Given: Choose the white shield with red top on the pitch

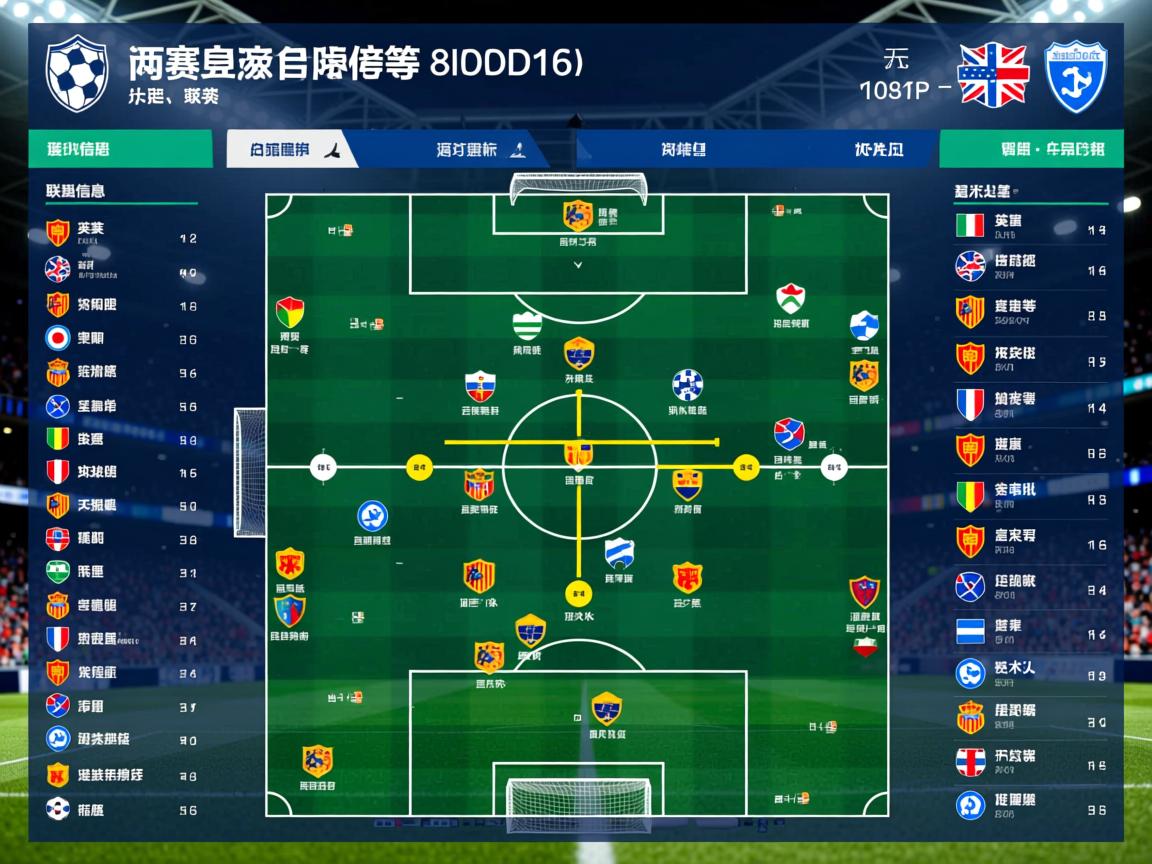Looking at the screenshot, I should 790,299.
